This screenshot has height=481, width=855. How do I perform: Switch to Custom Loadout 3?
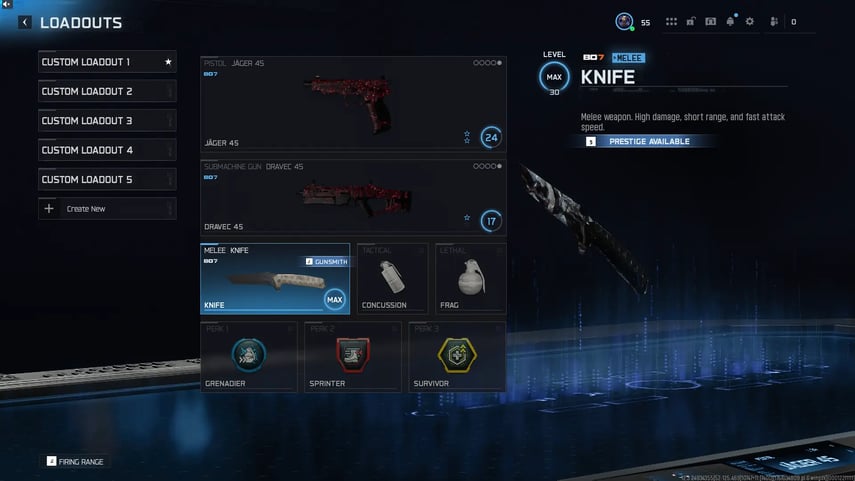[x=107, y=121]
